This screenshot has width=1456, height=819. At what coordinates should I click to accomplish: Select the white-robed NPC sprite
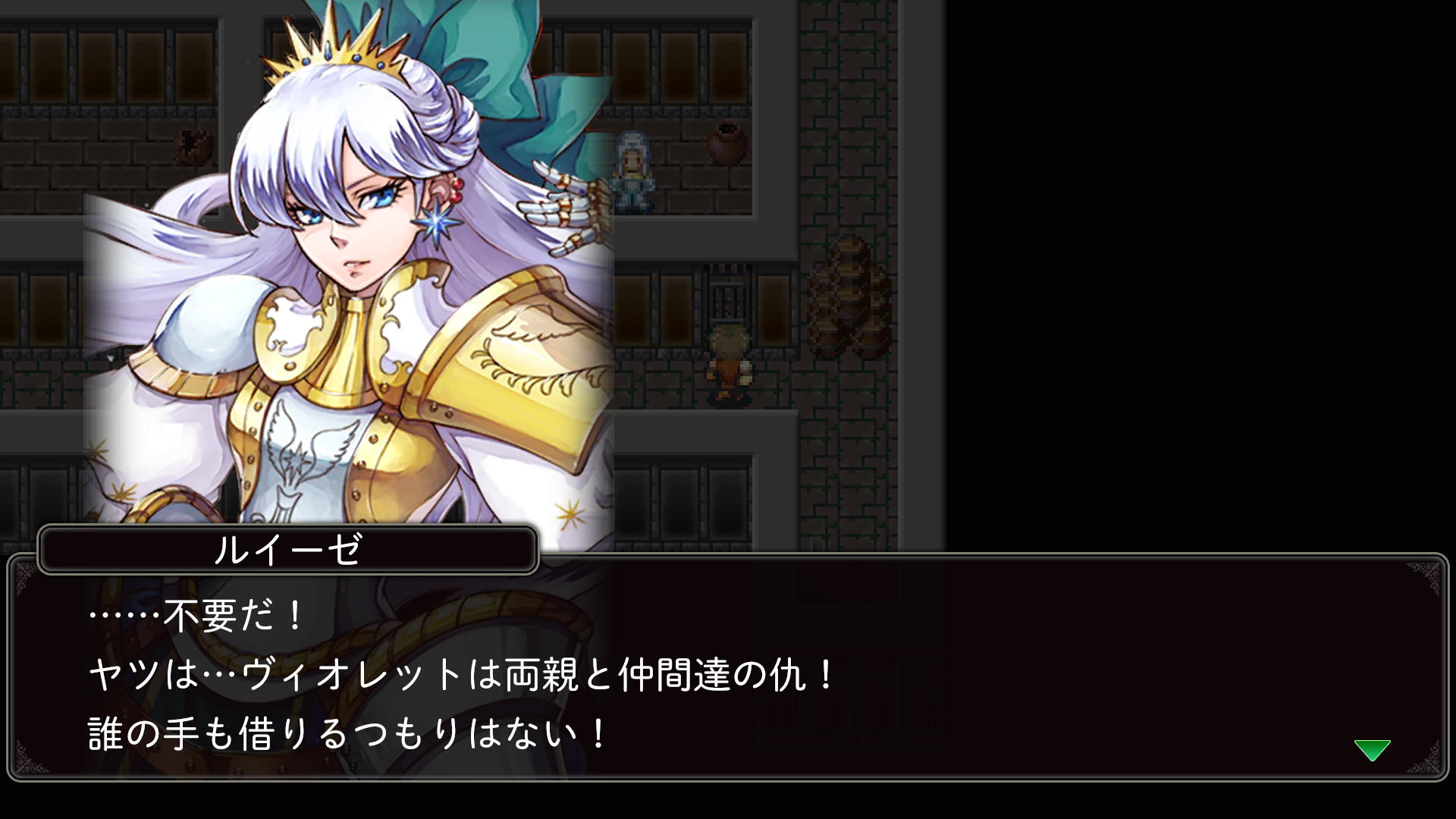click(632, 168)
